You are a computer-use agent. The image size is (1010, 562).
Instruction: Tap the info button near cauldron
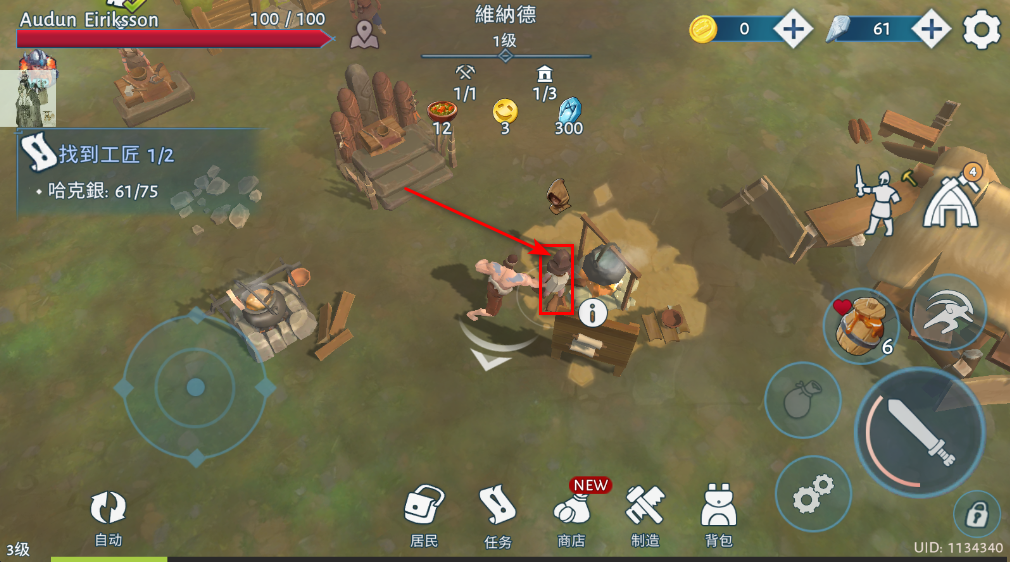point(593,313)
